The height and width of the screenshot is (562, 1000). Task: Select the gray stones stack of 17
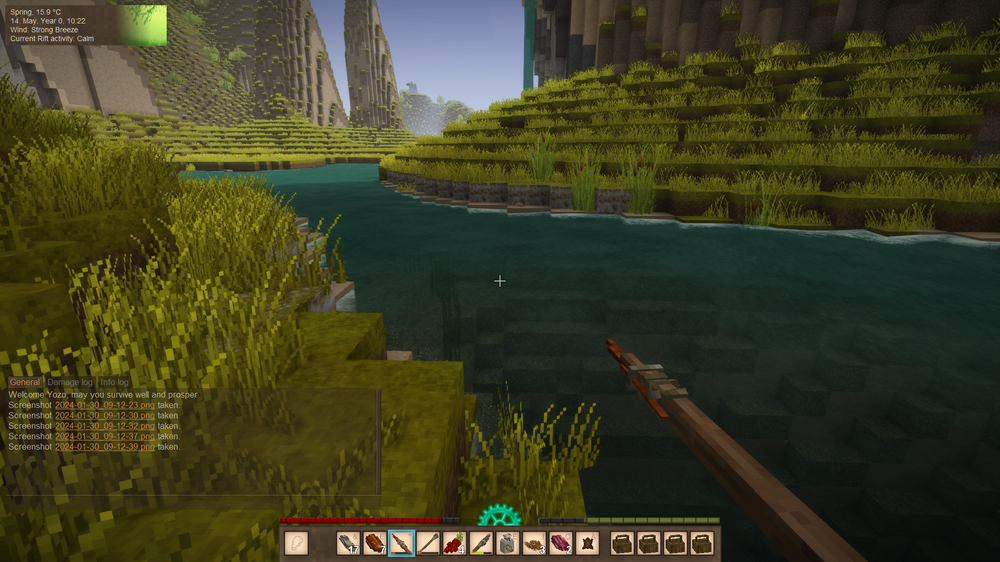(348, 543)
